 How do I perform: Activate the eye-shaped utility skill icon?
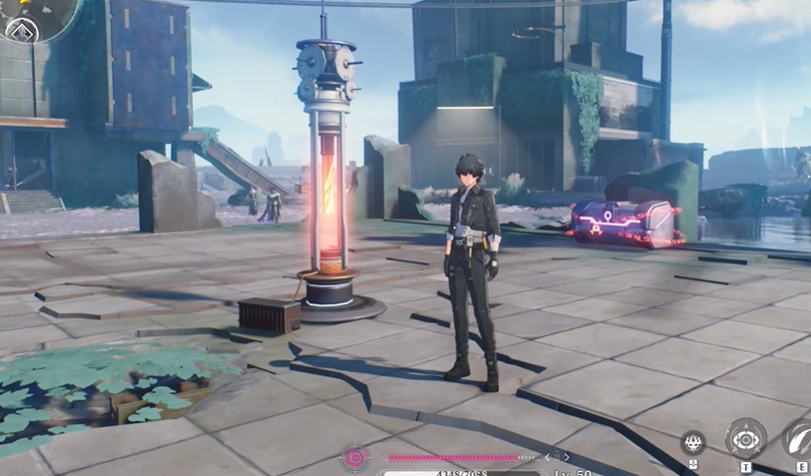746,439
